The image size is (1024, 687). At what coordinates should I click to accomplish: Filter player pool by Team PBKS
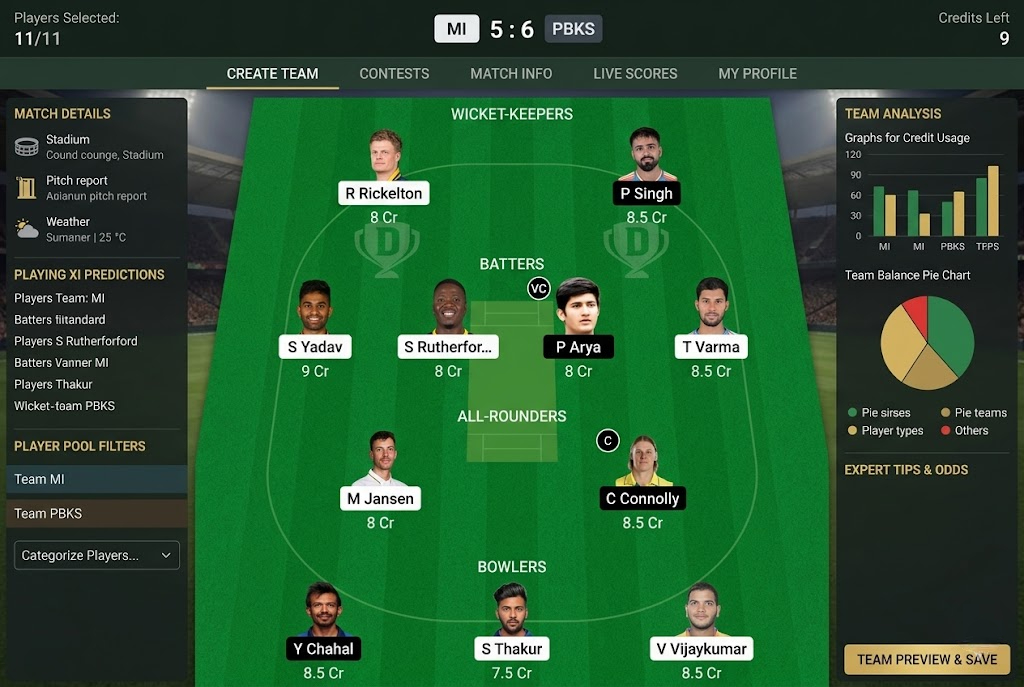coord(97,513)
